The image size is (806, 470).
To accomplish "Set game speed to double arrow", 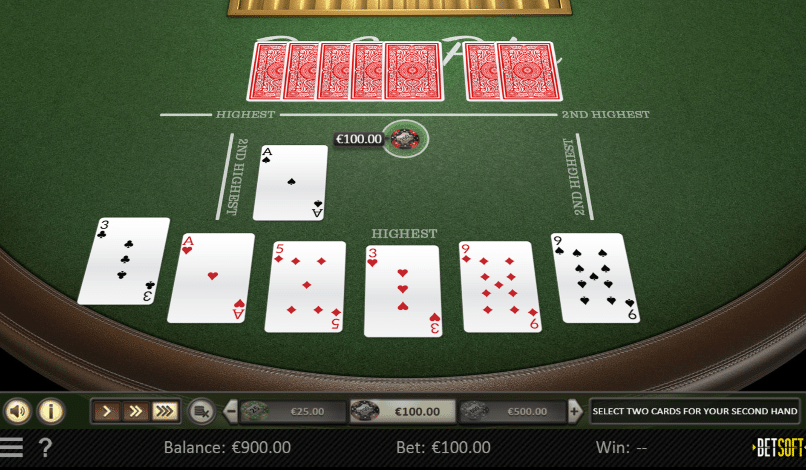I will (x=136, y=411).
